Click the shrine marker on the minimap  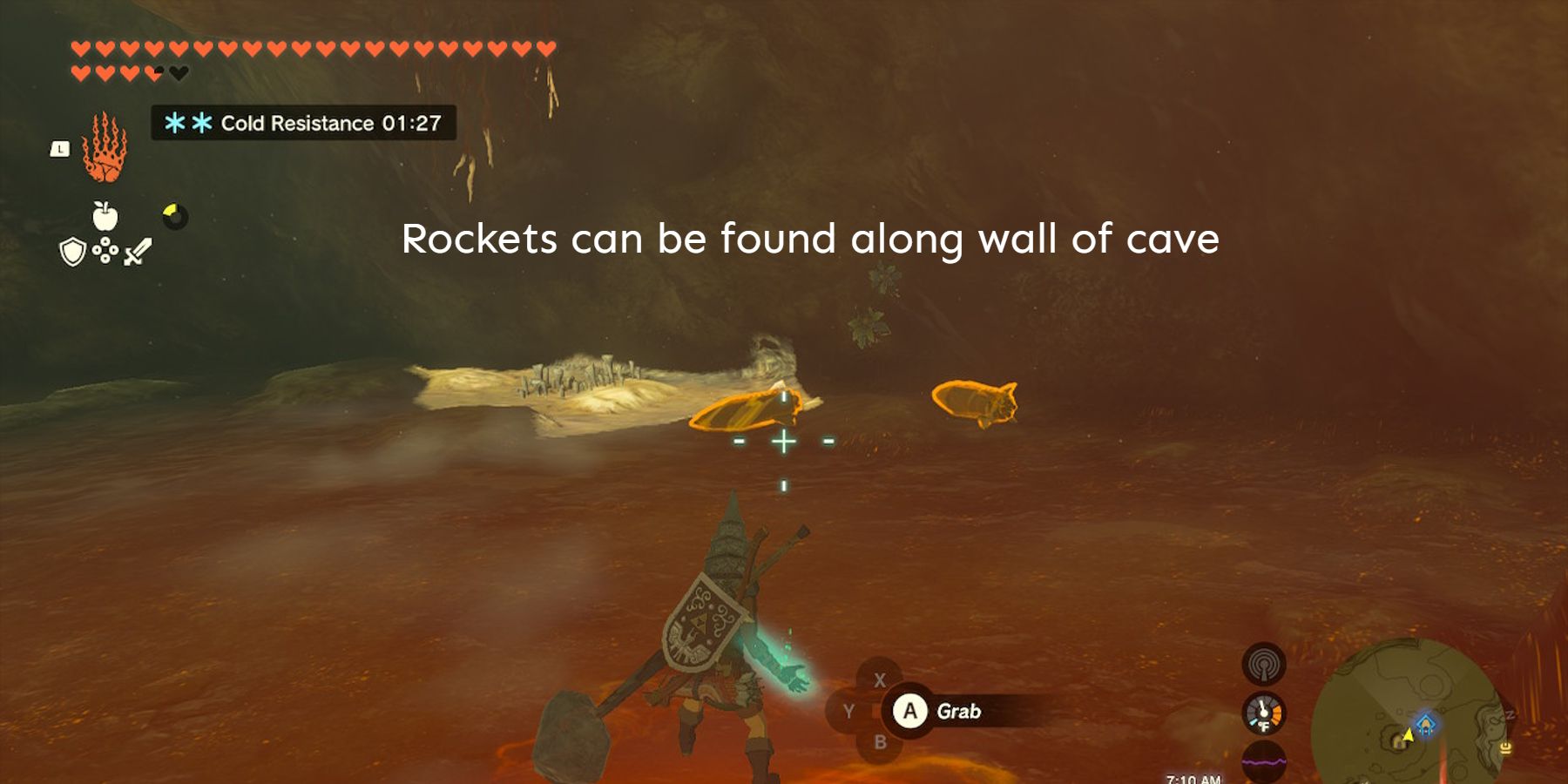(1426, 724)
